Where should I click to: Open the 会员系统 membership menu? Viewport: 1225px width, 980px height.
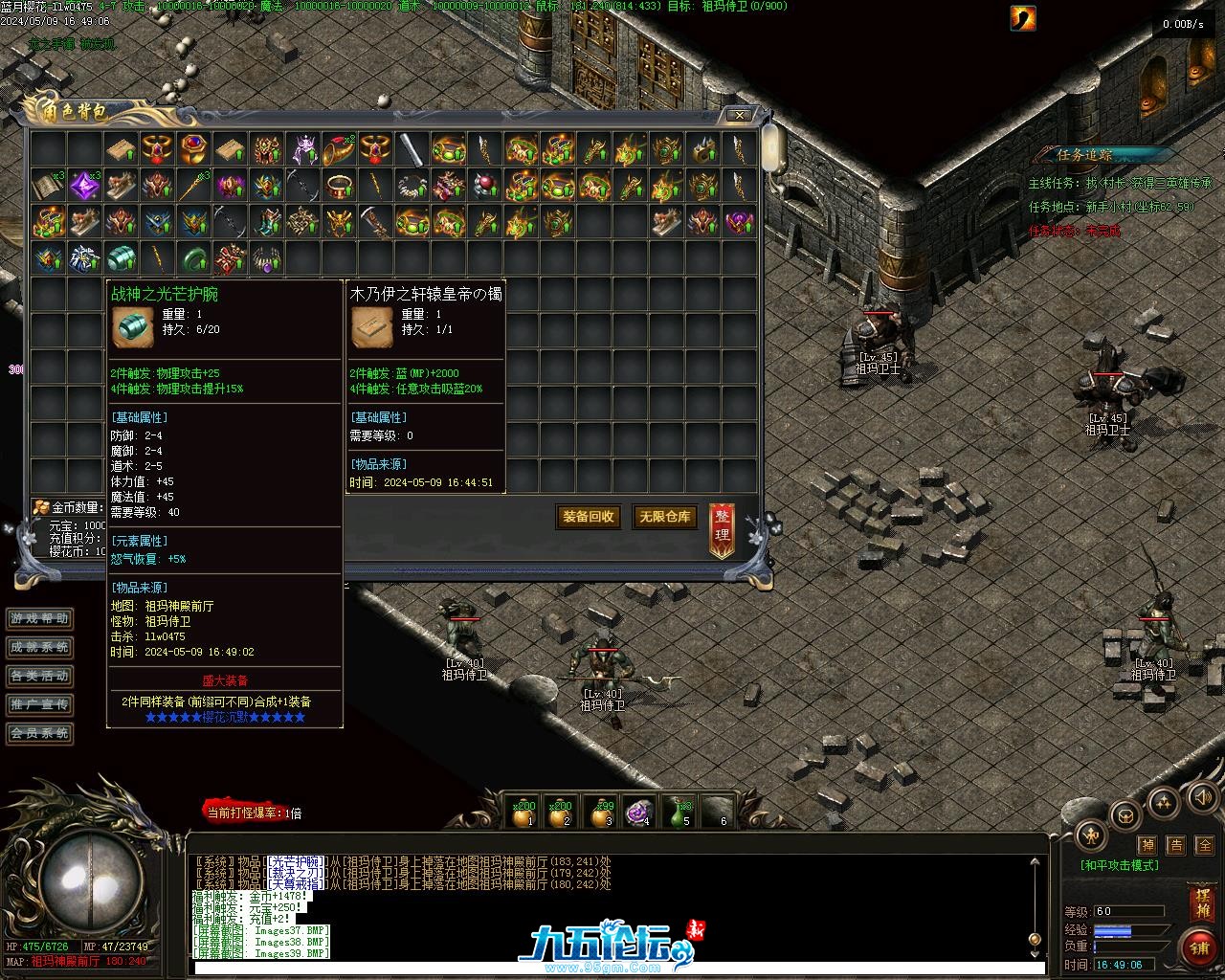(x=40, y=734)
